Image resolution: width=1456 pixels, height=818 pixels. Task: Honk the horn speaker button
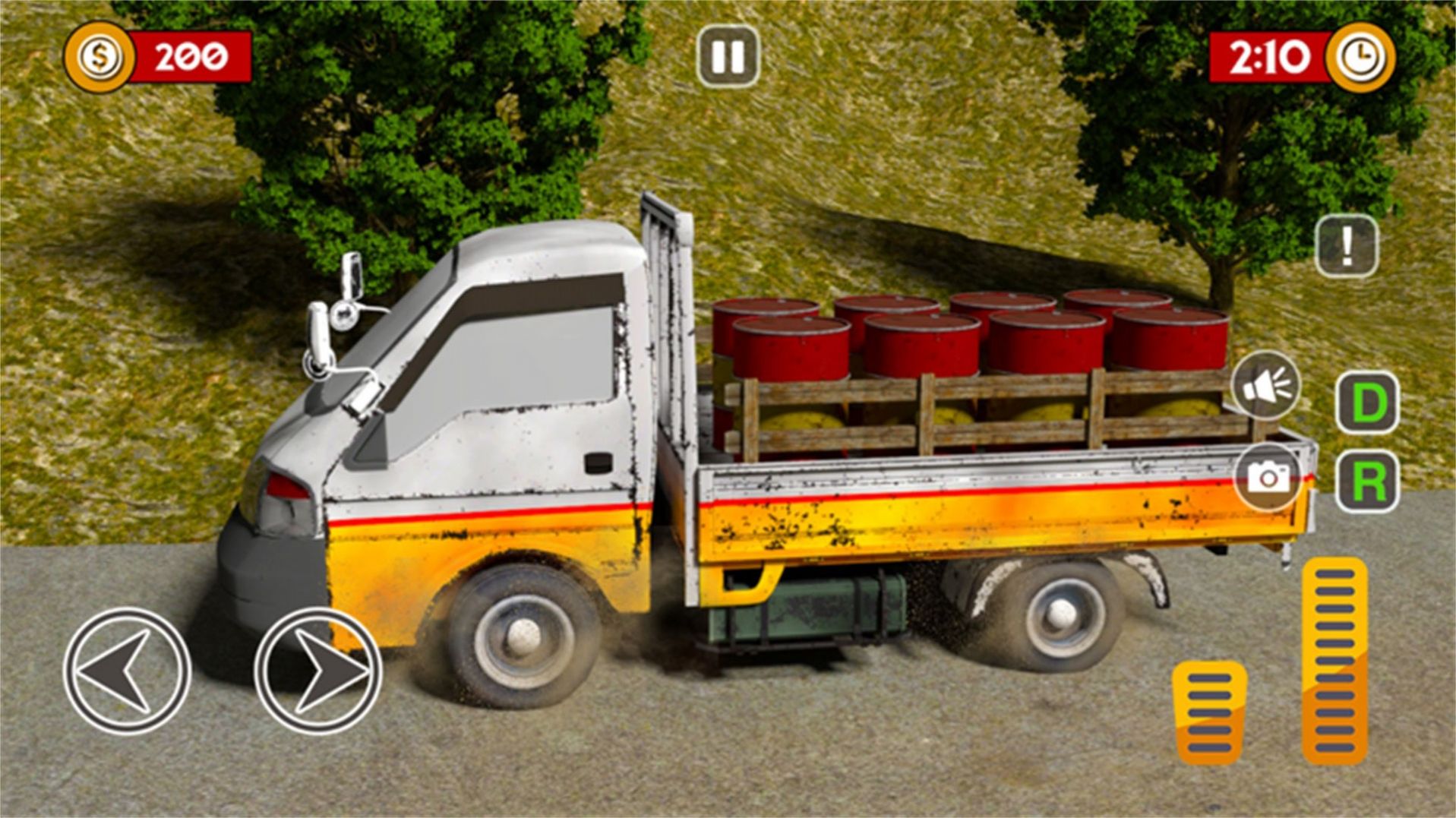click(1265, 386)
